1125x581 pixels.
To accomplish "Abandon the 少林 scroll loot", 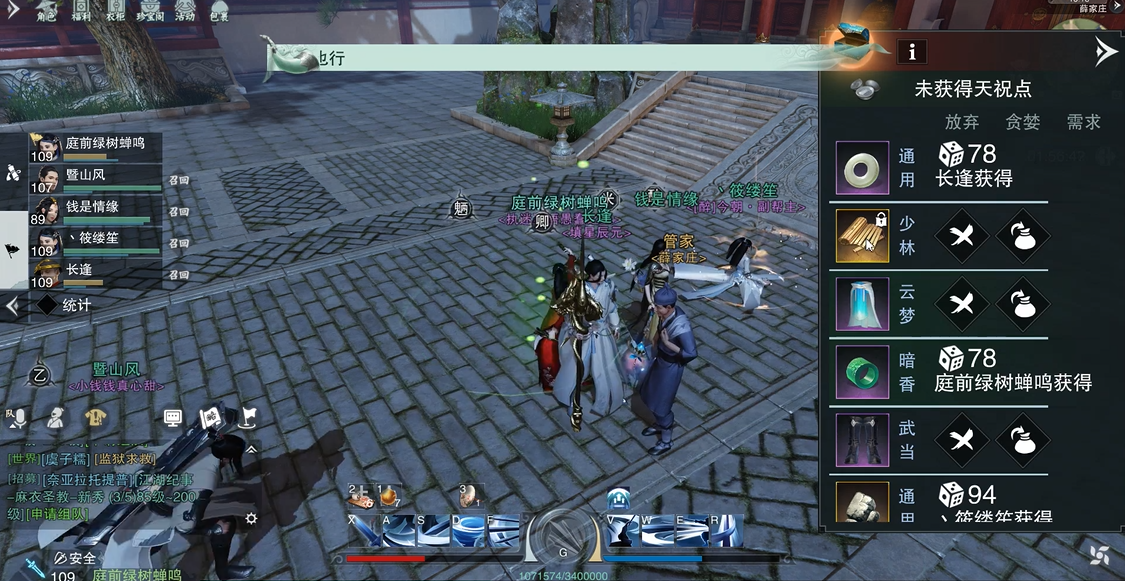I will click(x=962, y=236).
